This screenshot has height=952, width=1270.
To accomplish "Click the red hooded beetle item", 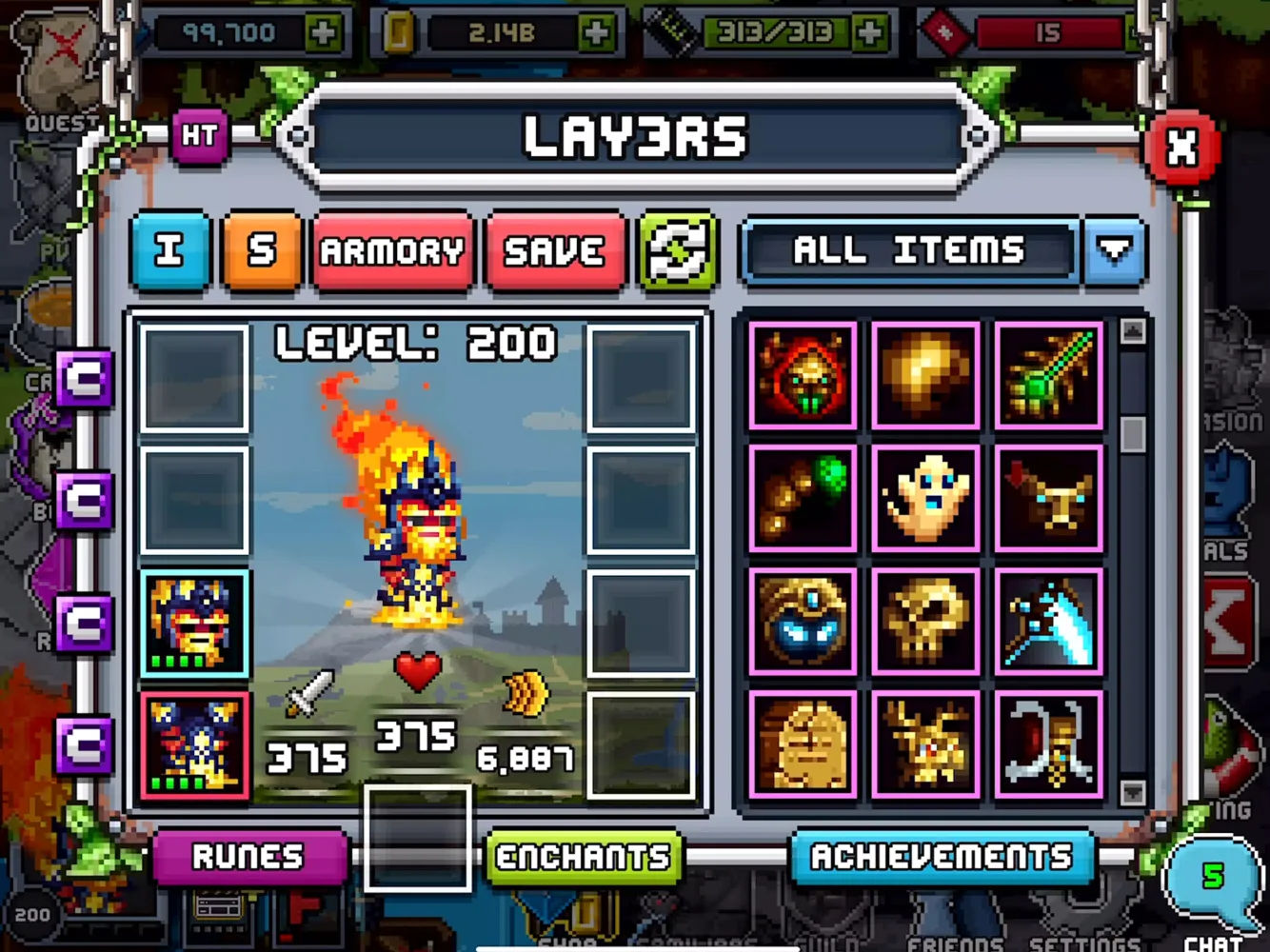I will 801,372.
